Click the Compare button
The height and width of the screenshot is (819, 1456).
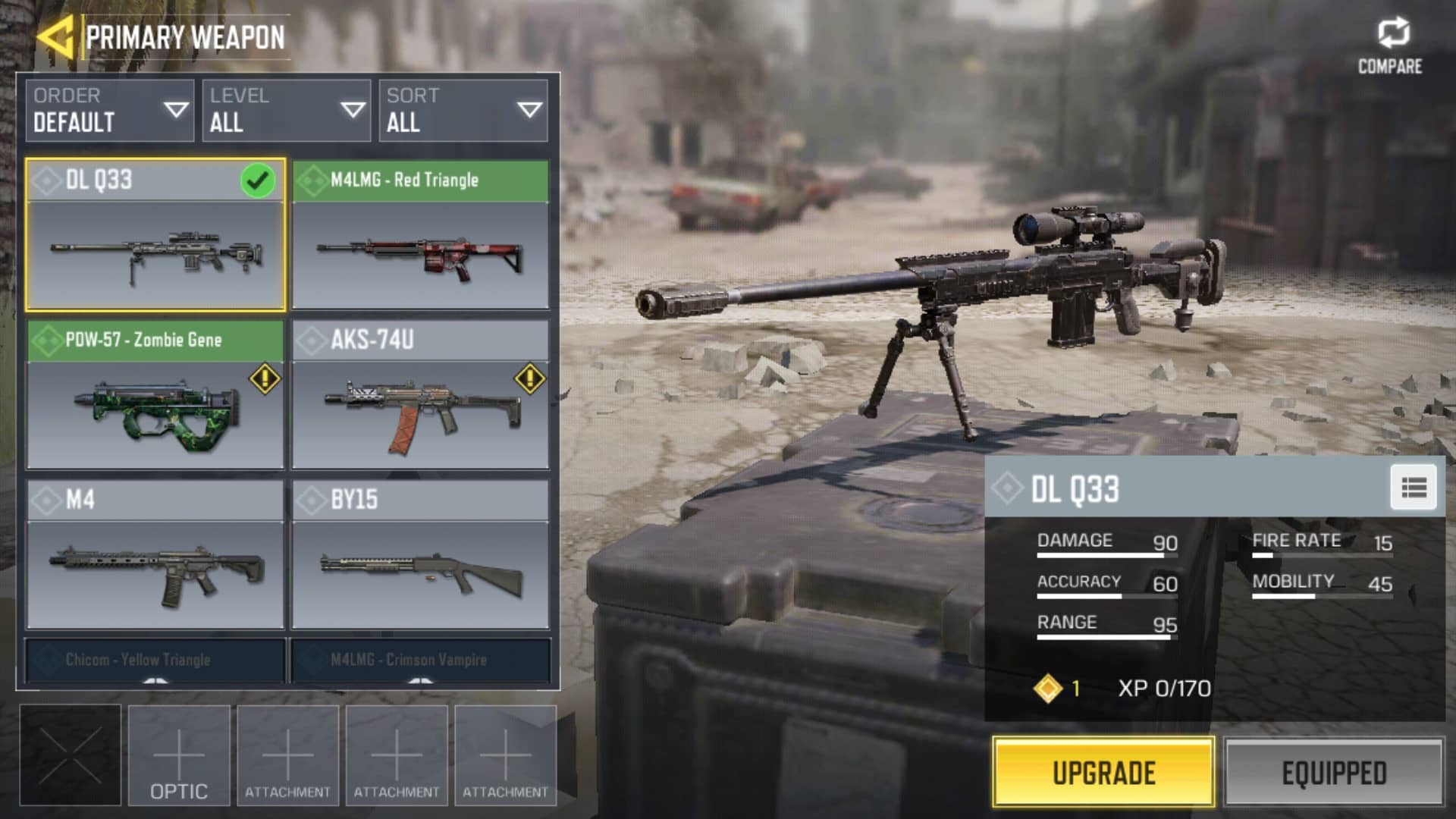click(1390, 45)
